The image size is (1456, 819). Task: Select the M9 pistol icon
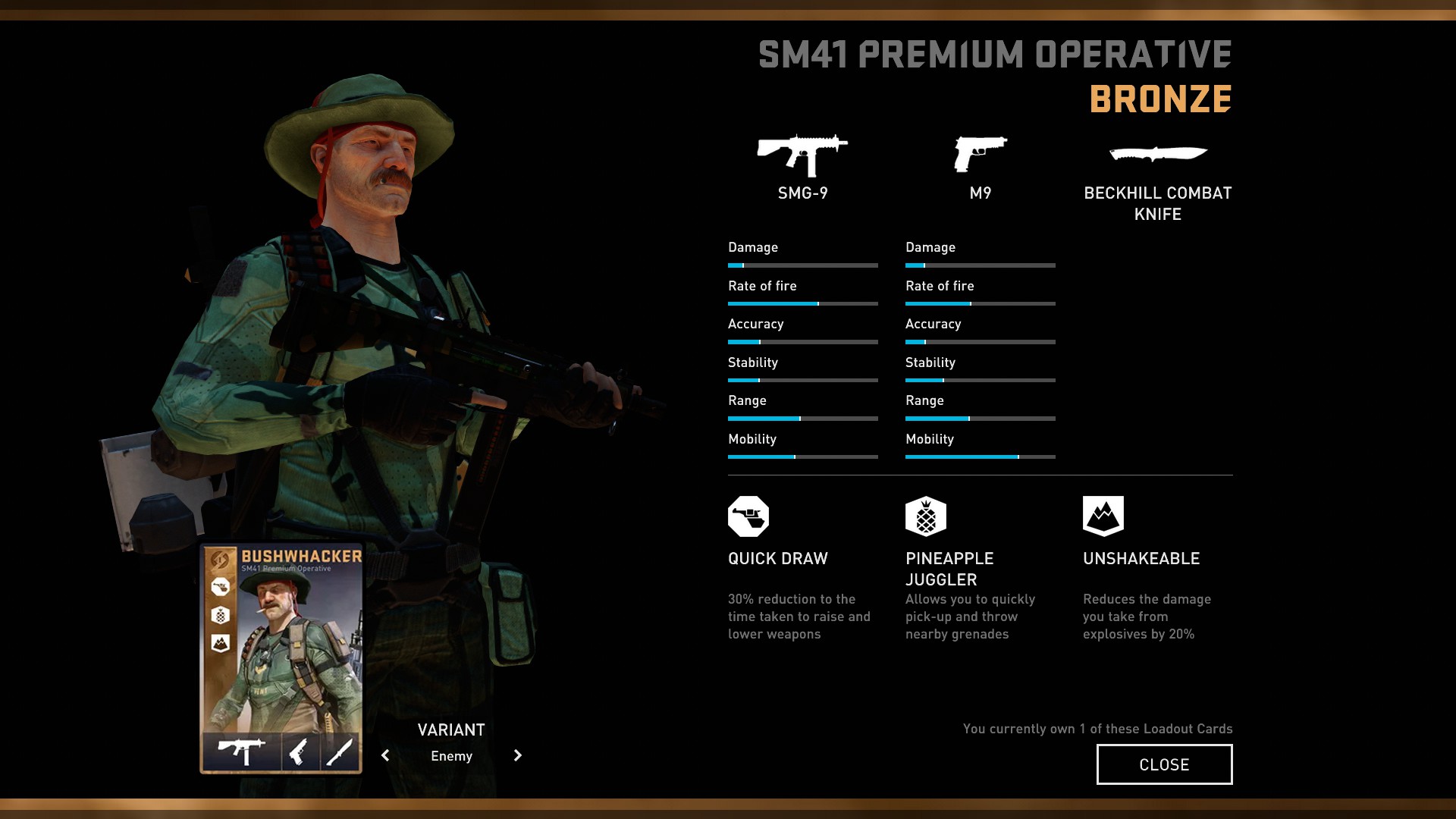pyautogui.click(x=980, y=154)
